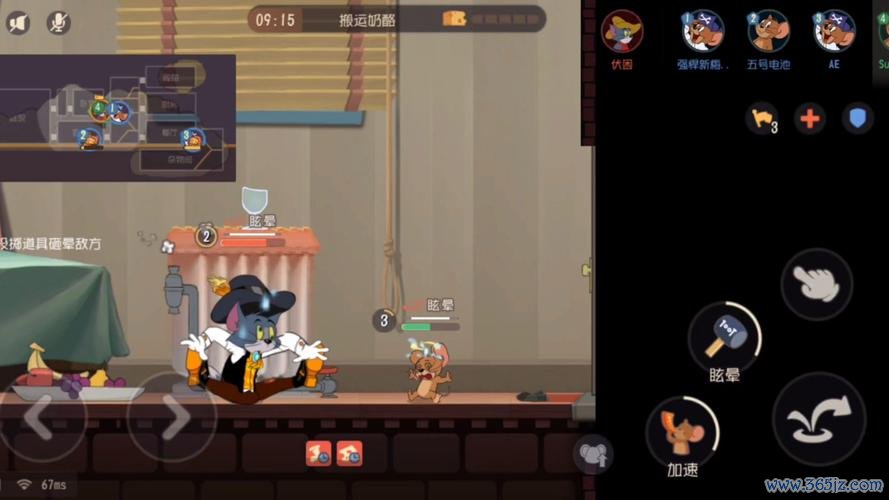Tap the blue shield icon
Image resolution: width=889 pixels, height=500 pixels.
coord(857,118)
